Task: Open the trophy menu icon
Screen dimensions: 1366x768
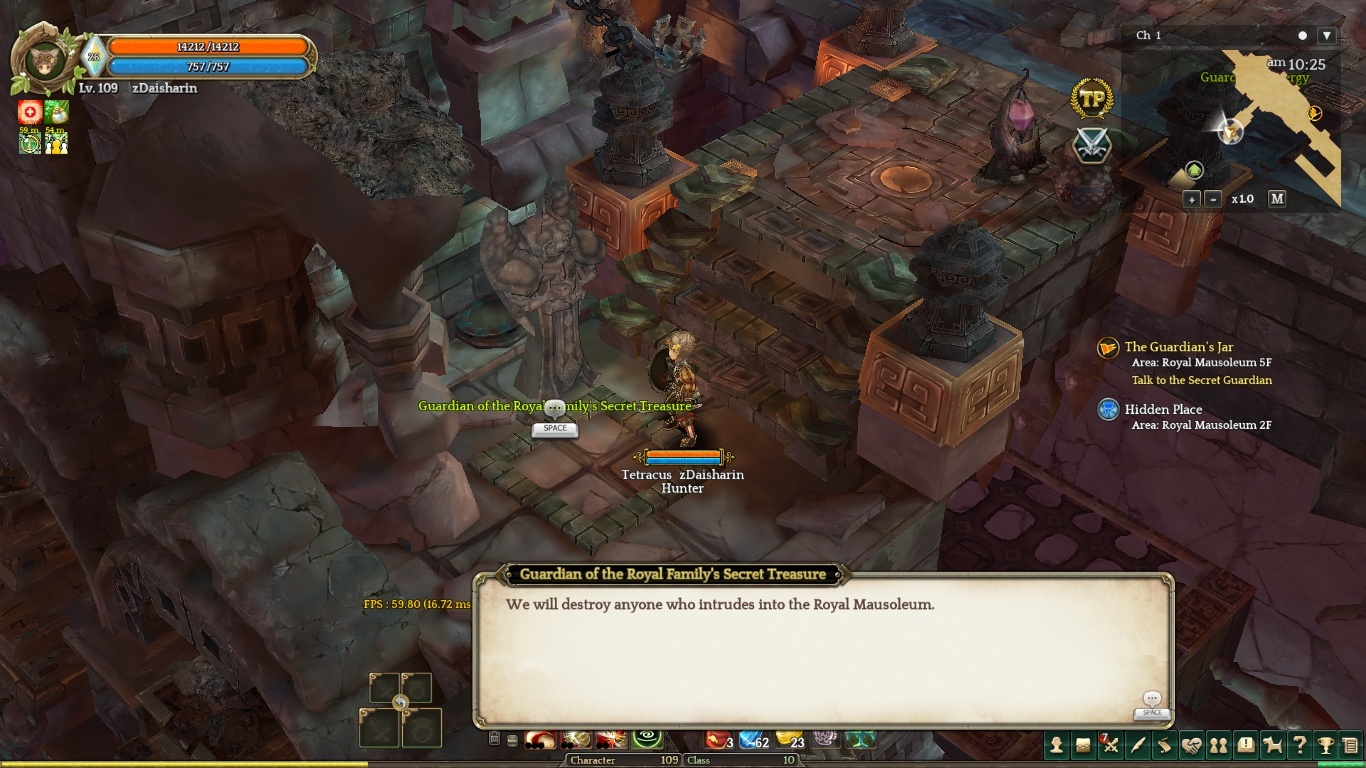Action: 1326,745
